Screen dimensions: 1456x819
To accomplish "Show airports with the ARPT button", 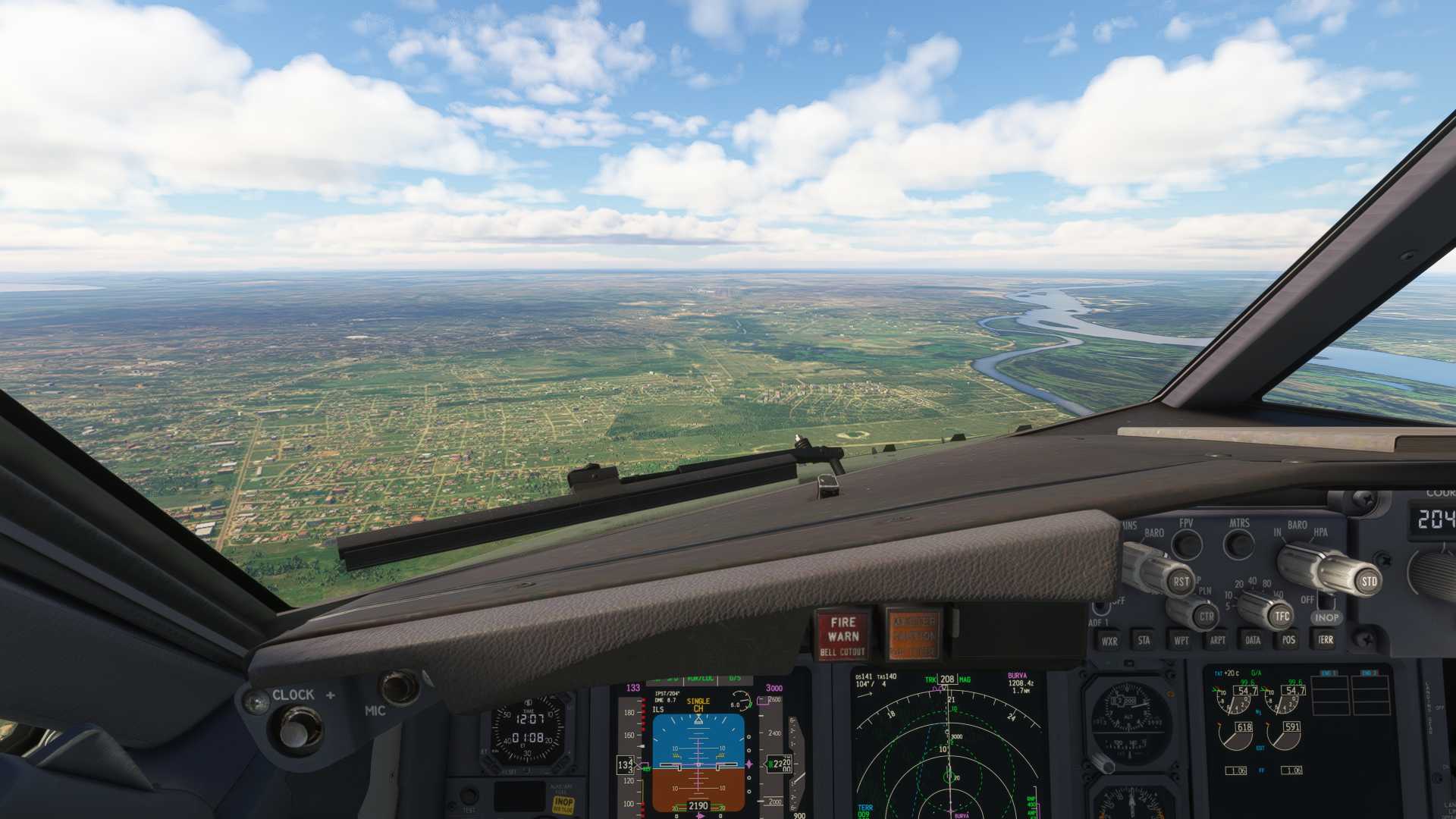I will [x=1217, y=641].
